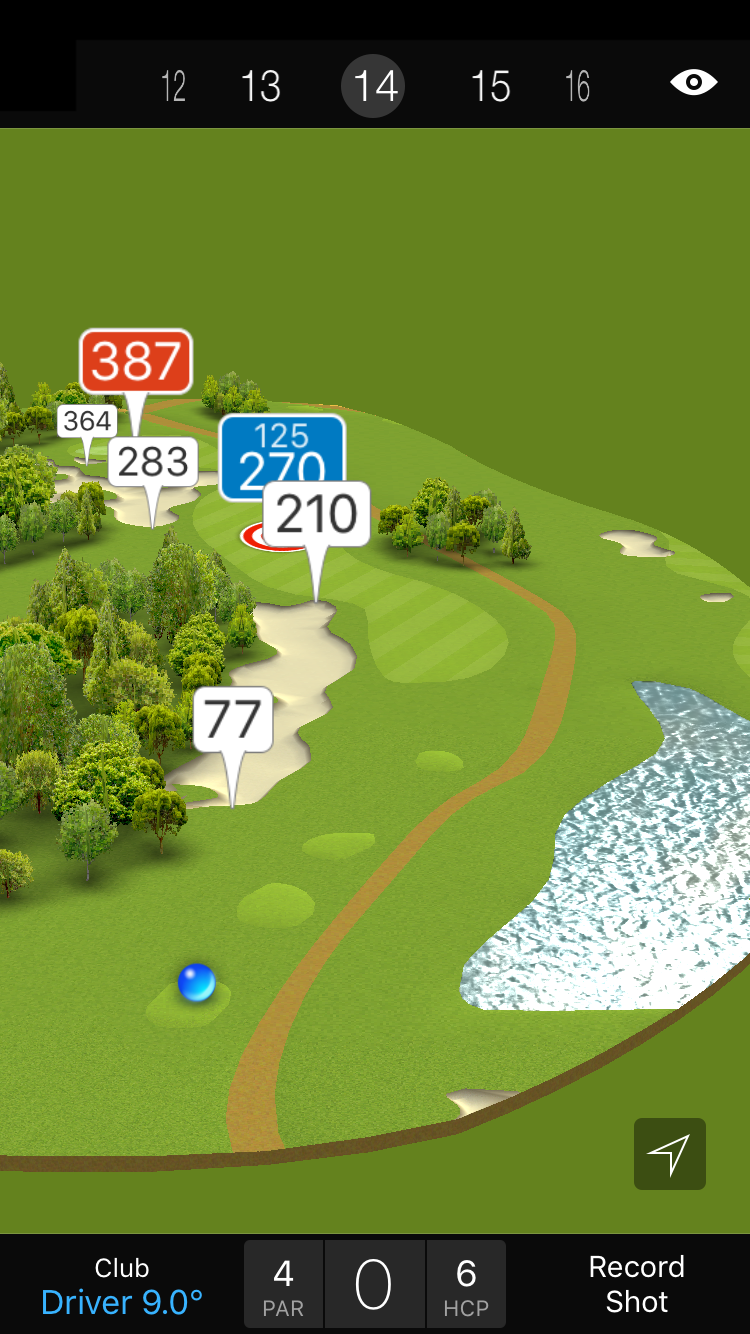Open the score entry showing 0
Viewport: 750px width, 1334px height.
pyautogui.click(x=374, y=1285)
